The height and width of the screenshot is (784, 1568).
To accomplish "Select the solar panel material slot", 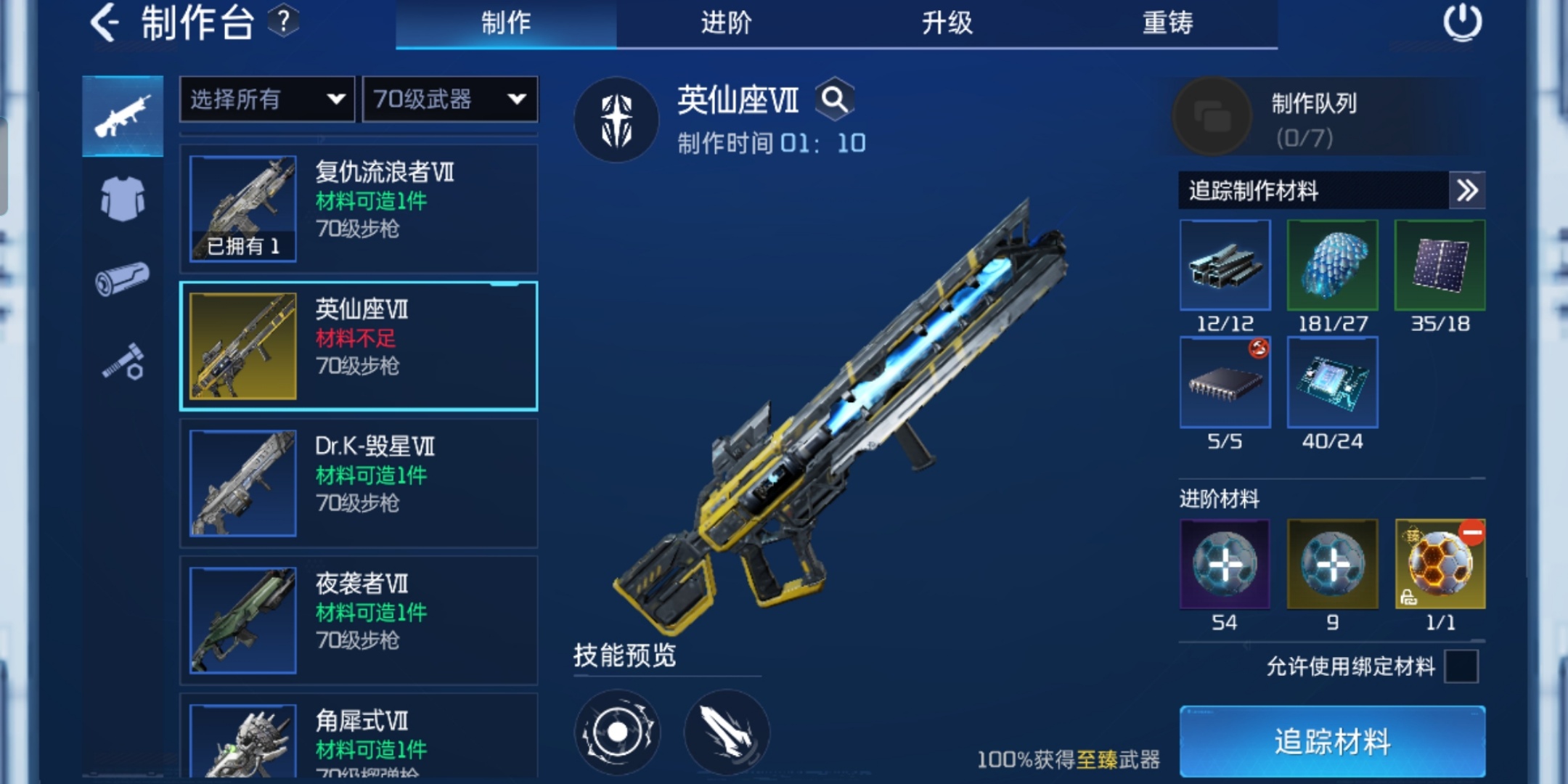I will pos(1440,265).
